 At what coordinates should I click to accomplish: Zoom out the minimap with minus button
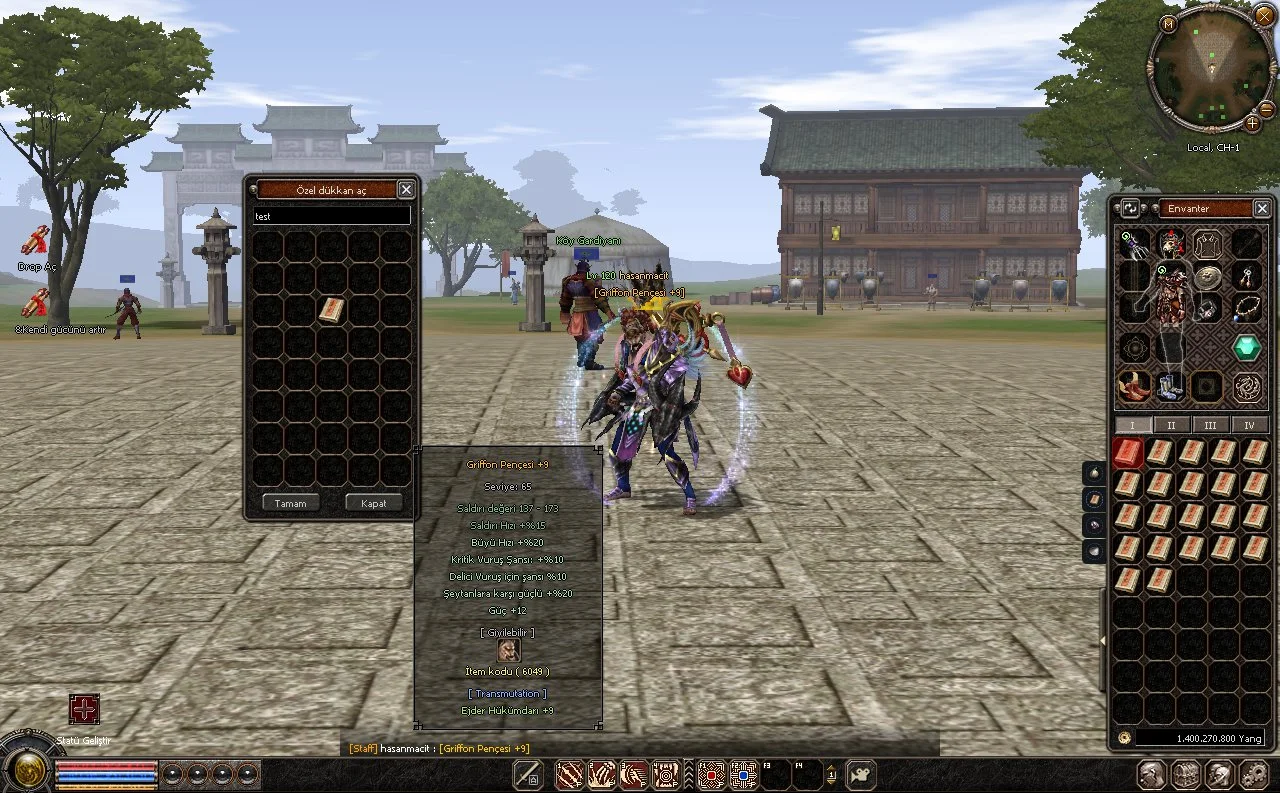click(1266, 108)
